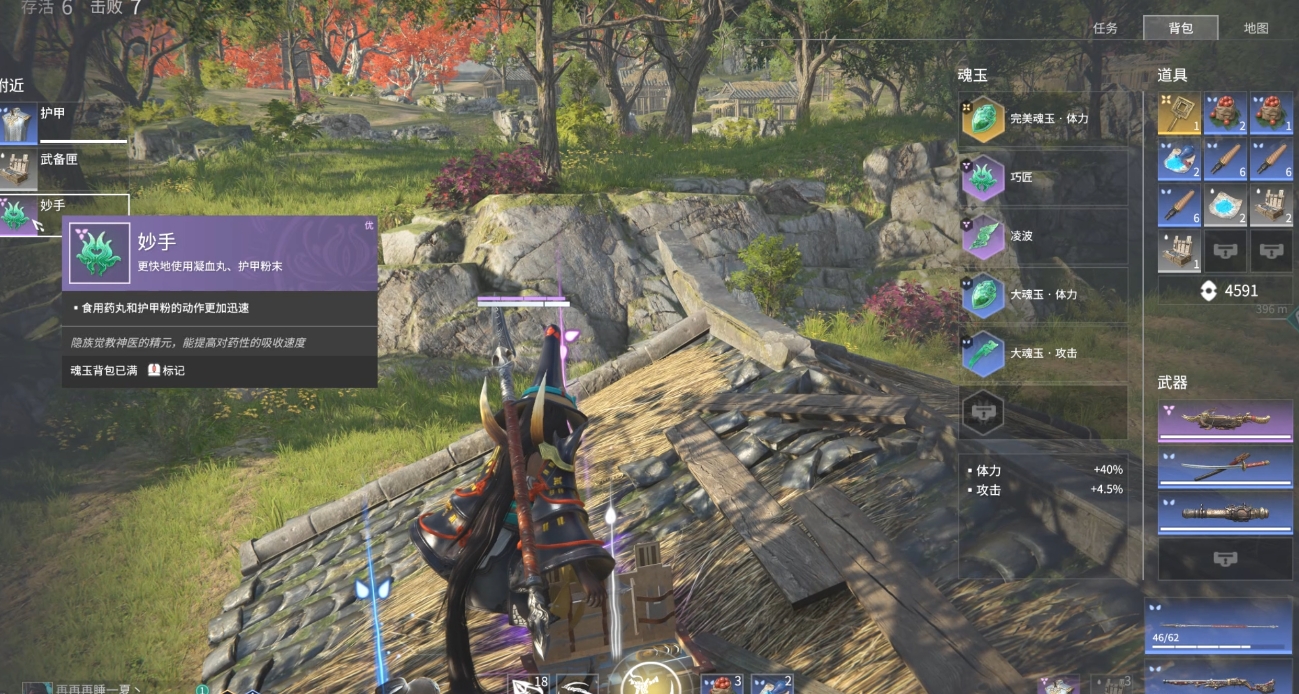Pick up the nearby 护甲 armor
The width and height of the screenshot is (1299, 694).
point(60,122)
